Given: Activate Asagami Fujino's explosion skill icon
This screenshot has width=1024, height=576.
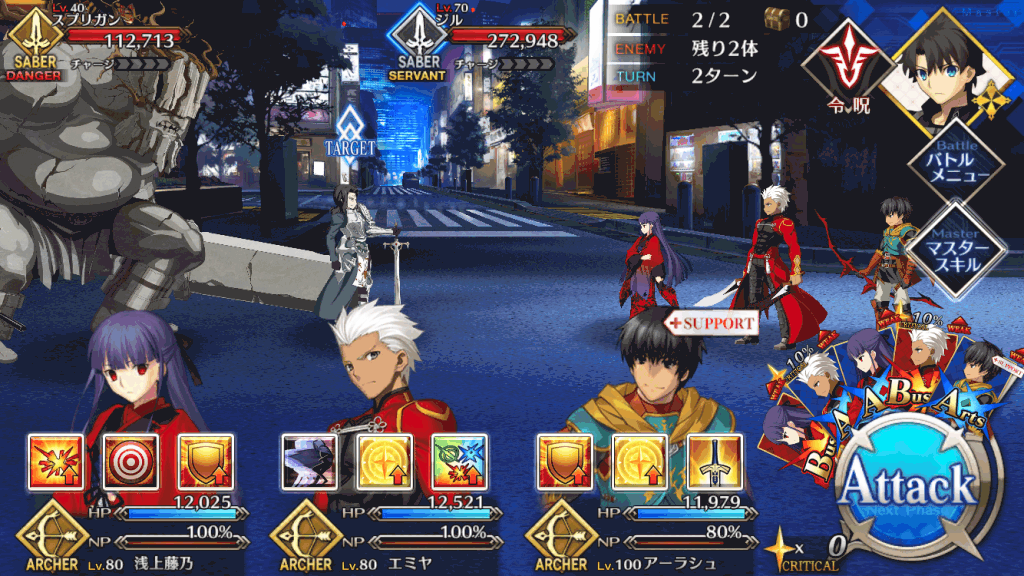Looking at the screenshot, I should [x=53, y=460].
